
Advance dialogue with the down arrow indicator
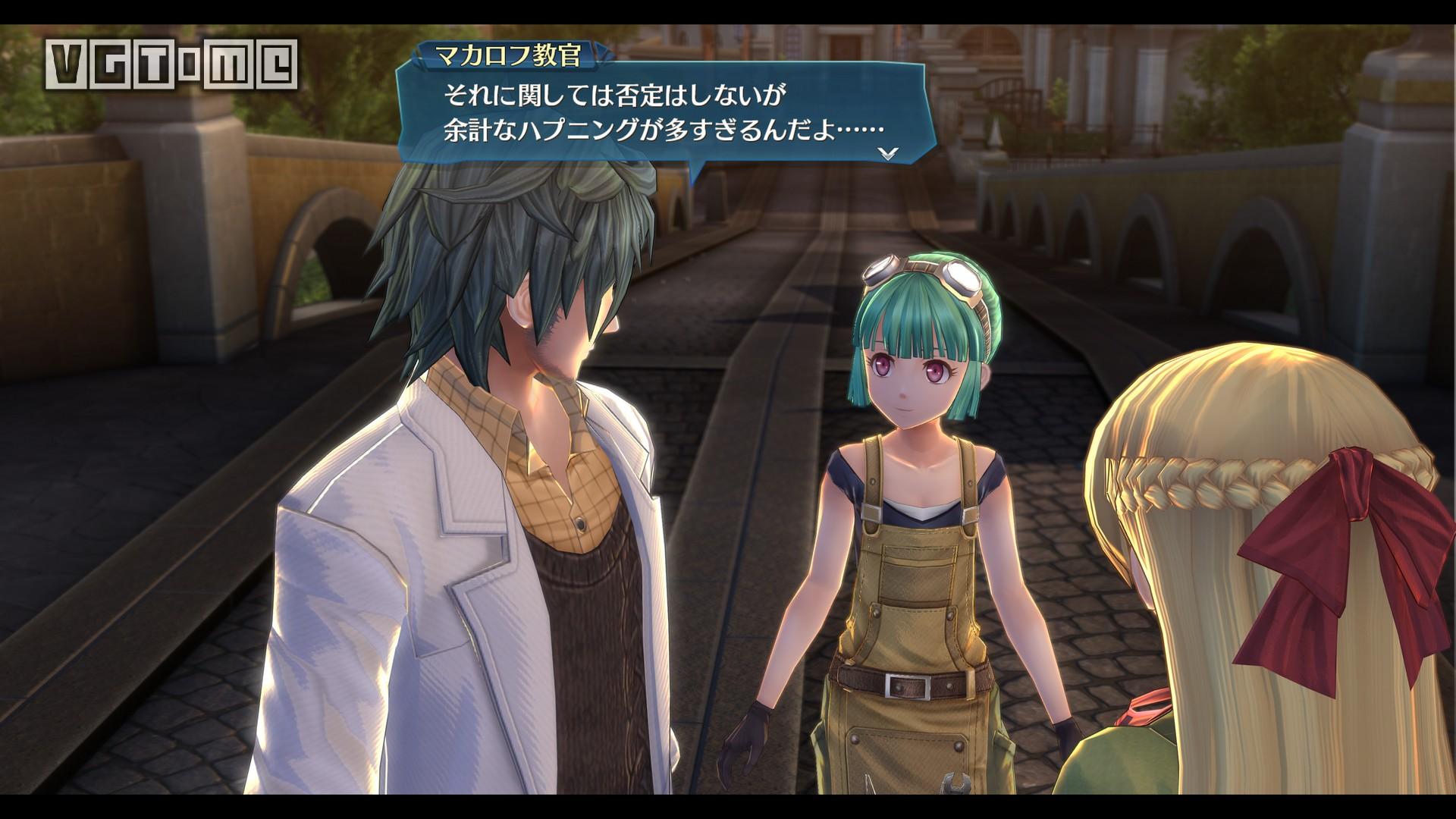tap(887, 152)
